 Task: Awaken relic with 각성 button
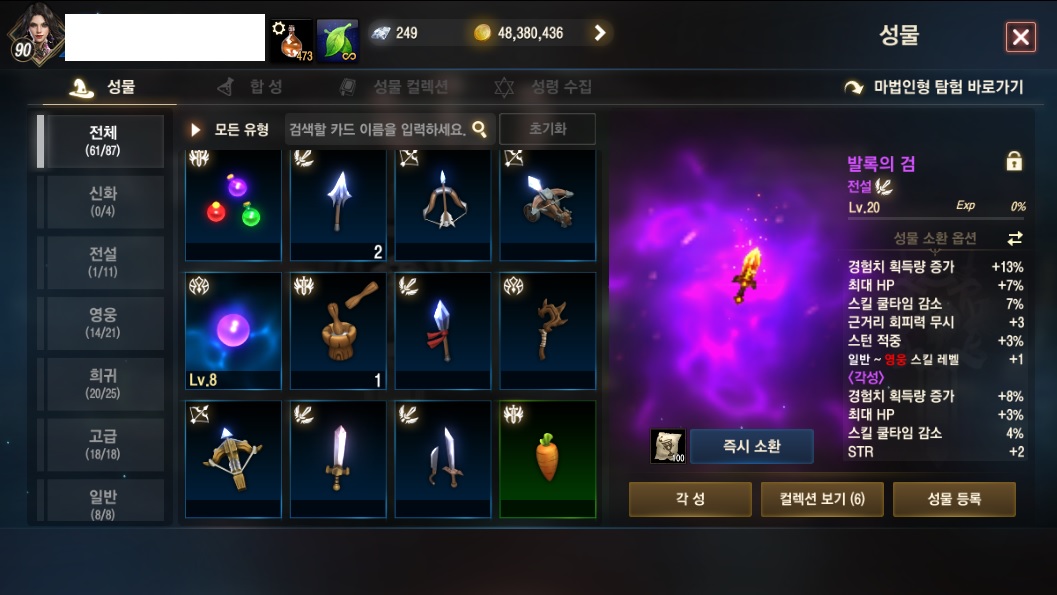(x=689, y=499)
